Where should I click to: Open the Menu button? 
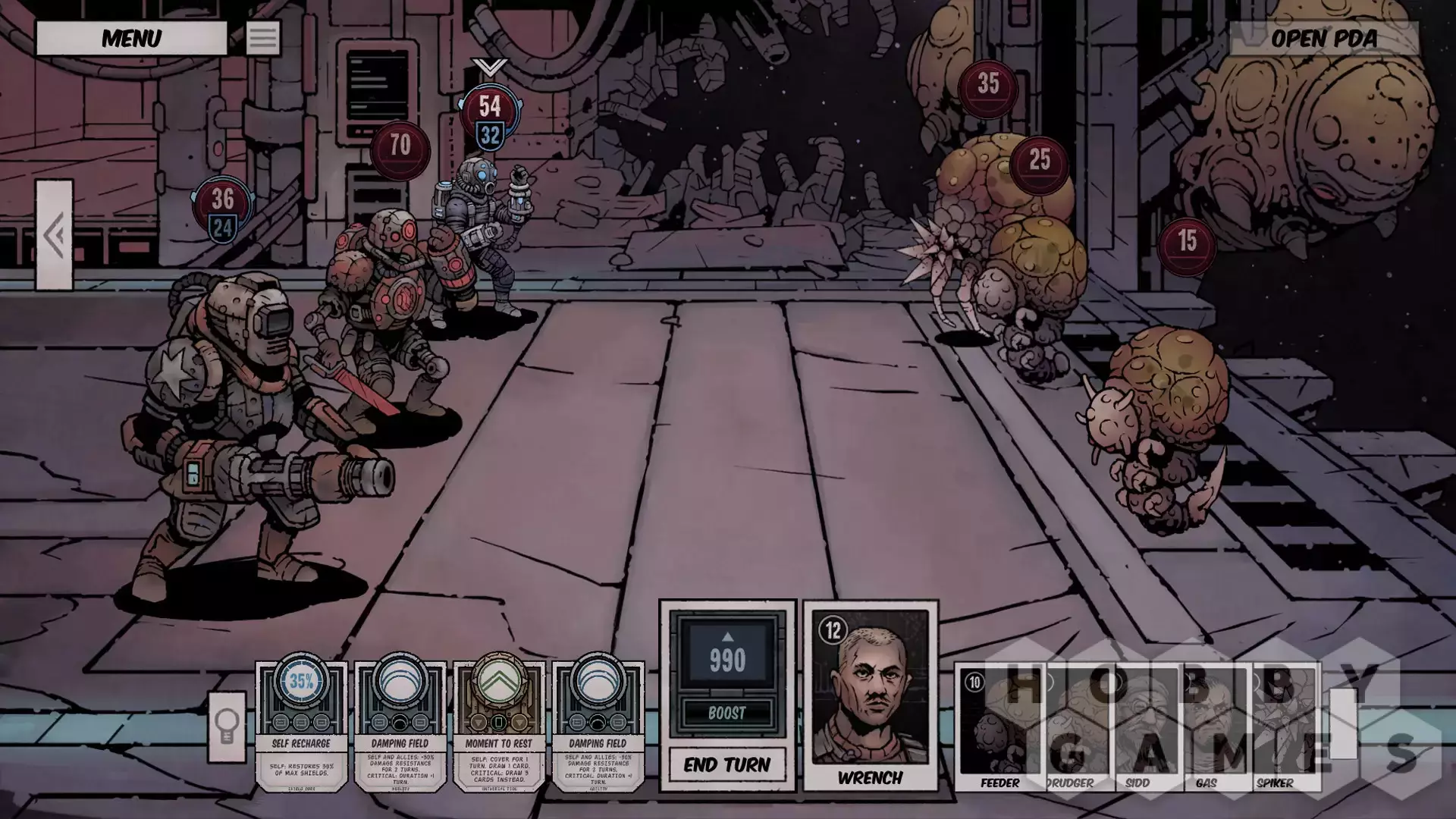[x=131, y=38]
